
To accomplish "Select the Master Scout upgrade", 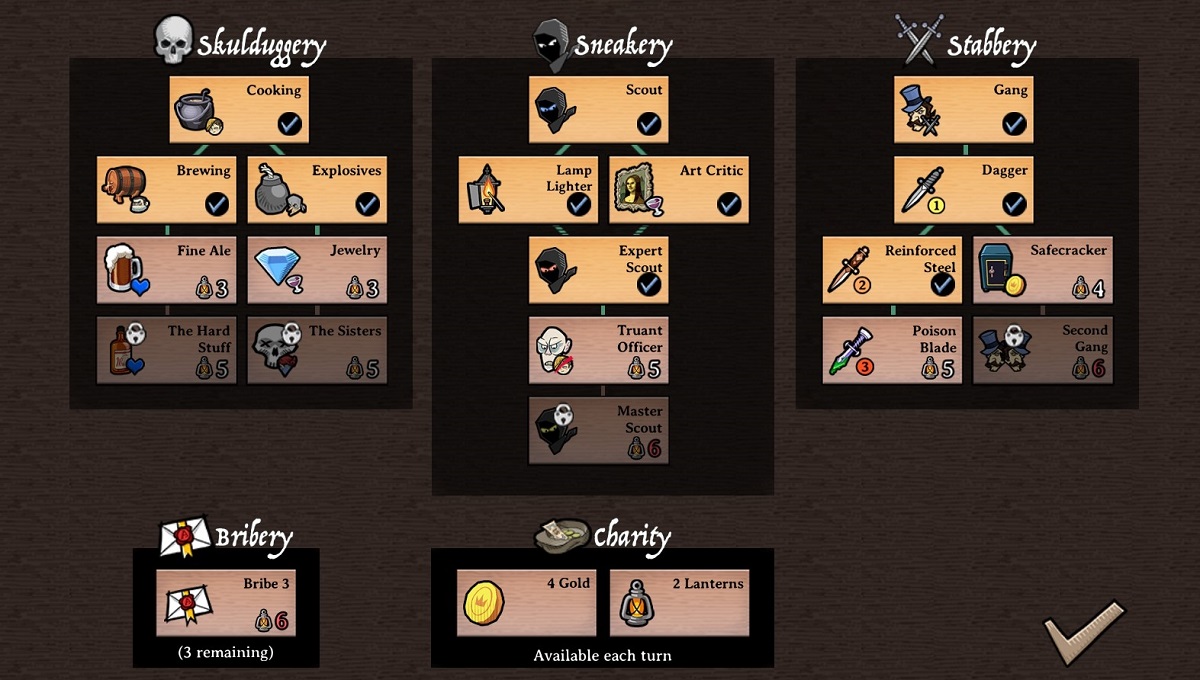I will (x=599, y=429).
